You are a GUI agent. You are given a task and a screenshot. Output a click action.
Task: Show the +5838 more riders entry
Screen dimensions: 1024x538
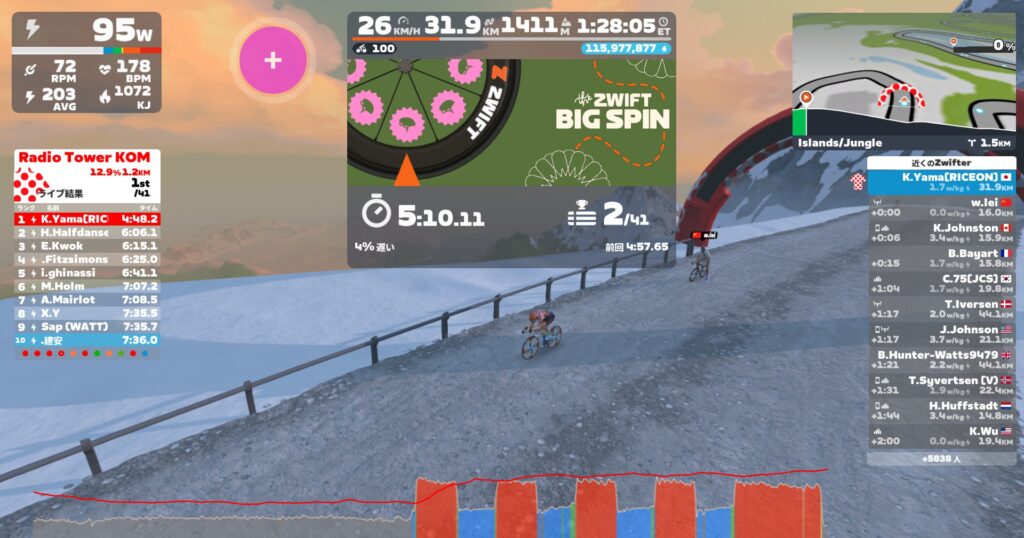941,458
